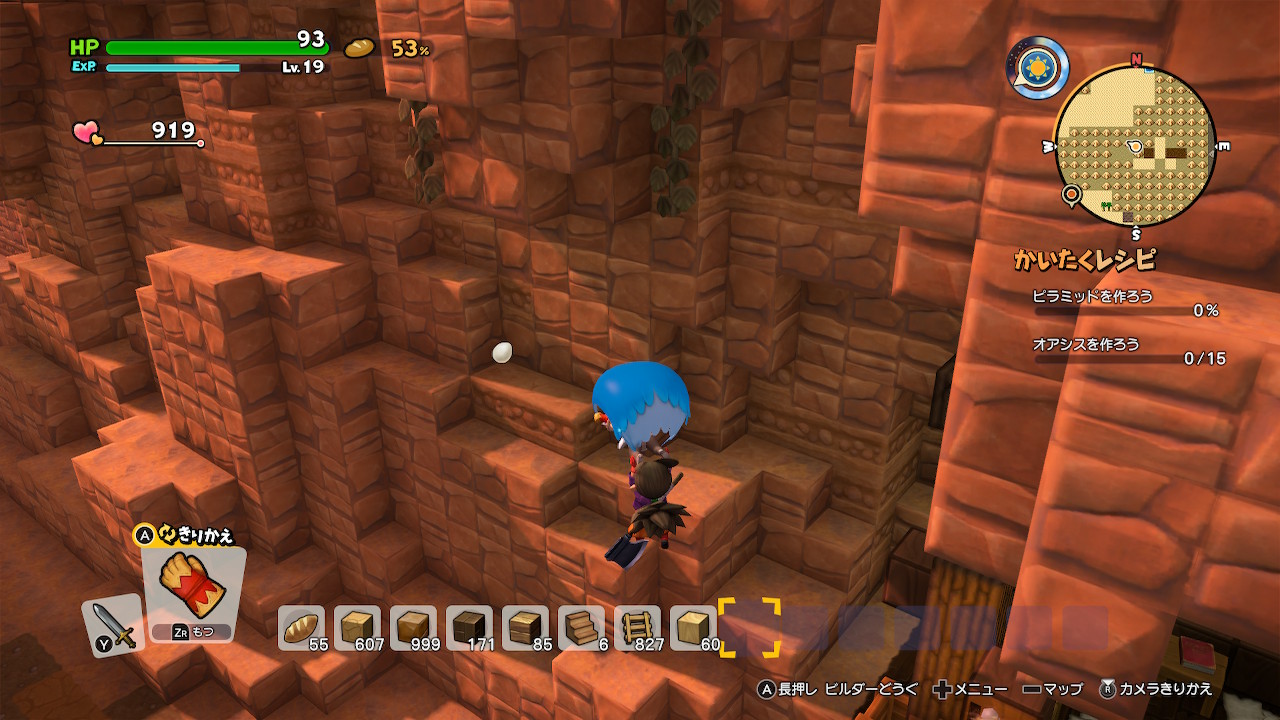Choose the stairs item in the hotbar

[581, 627]
